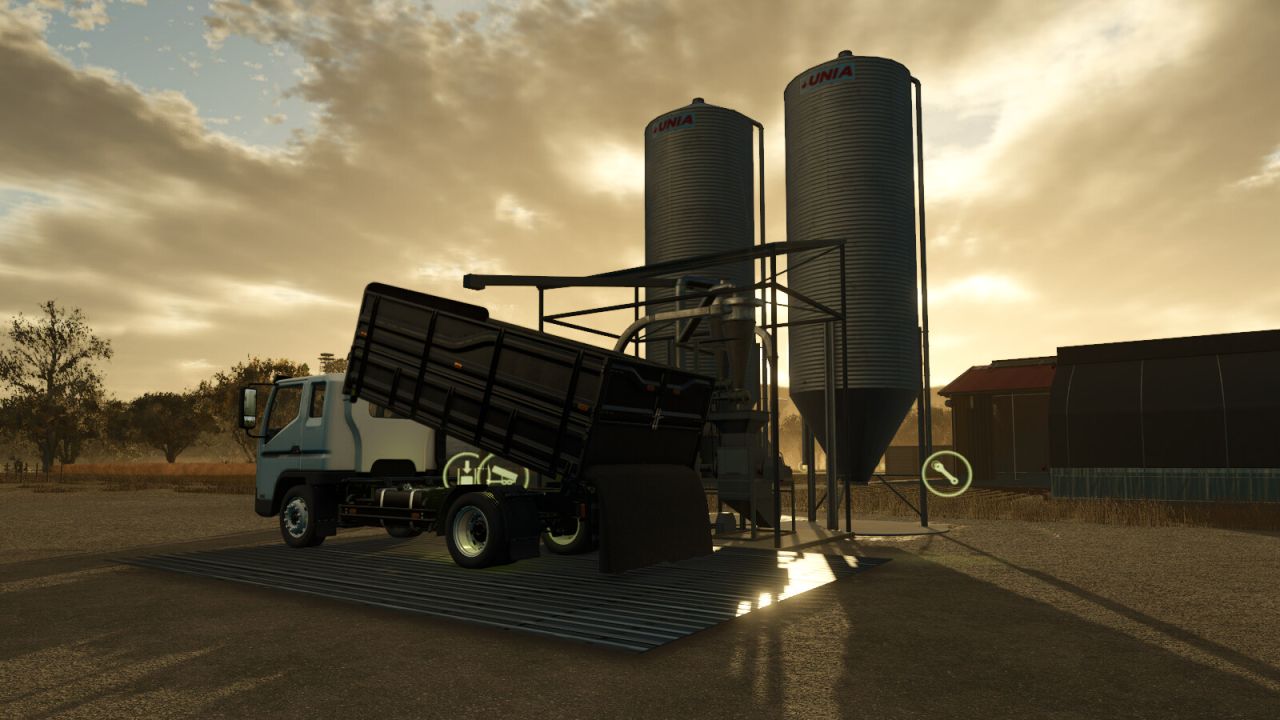
Task: Click the downward arrow inside the unload icon
Action: [467, 467]
